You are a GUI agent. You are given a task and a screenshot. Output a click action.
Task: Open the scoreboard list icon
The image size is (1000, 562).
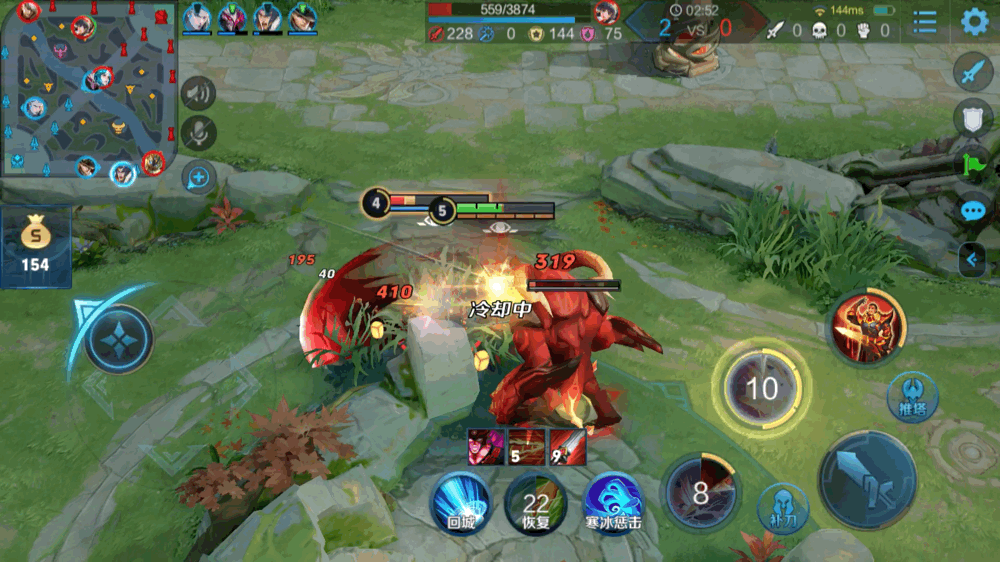925,22
